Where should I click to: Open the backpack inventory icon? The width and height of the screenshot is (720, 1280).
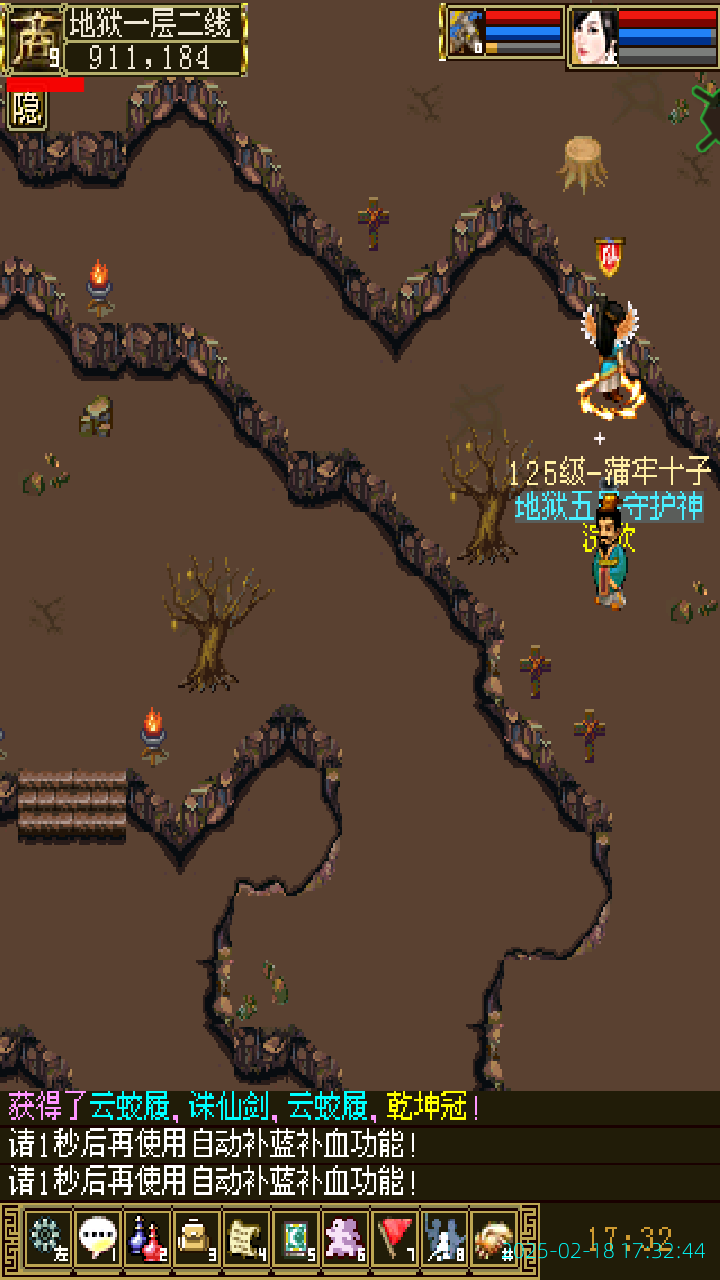(x=197, y=1238)
